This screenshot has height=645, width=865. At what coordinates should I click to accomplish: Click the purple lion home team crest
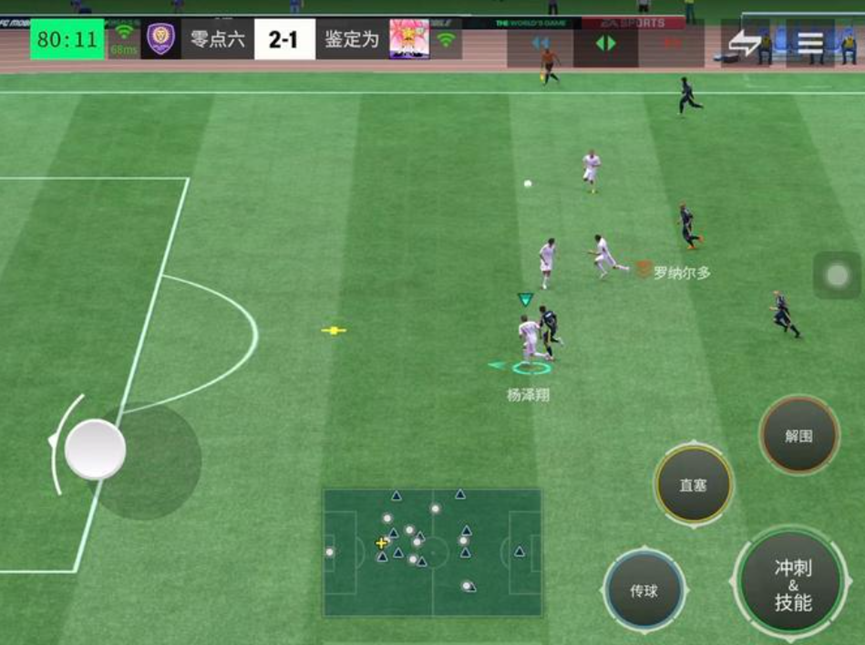[160, 39]
